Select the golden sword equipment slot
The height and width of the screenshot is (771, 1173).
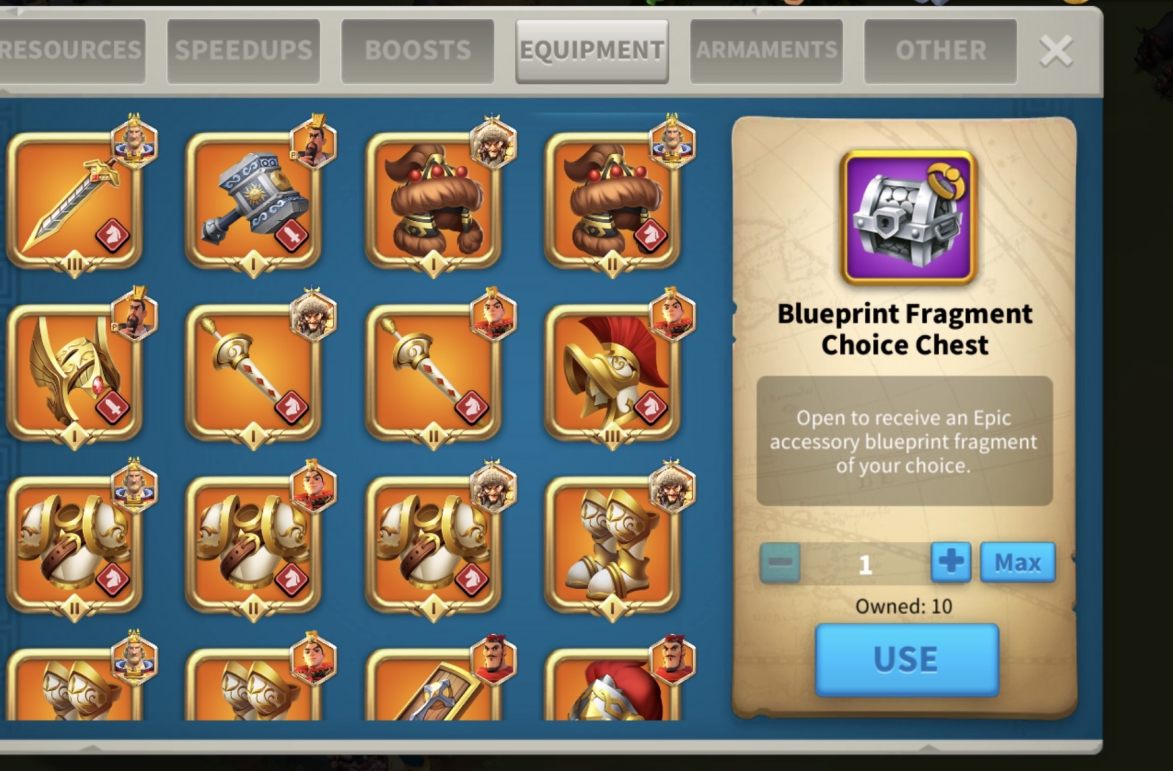coord(74,200)
